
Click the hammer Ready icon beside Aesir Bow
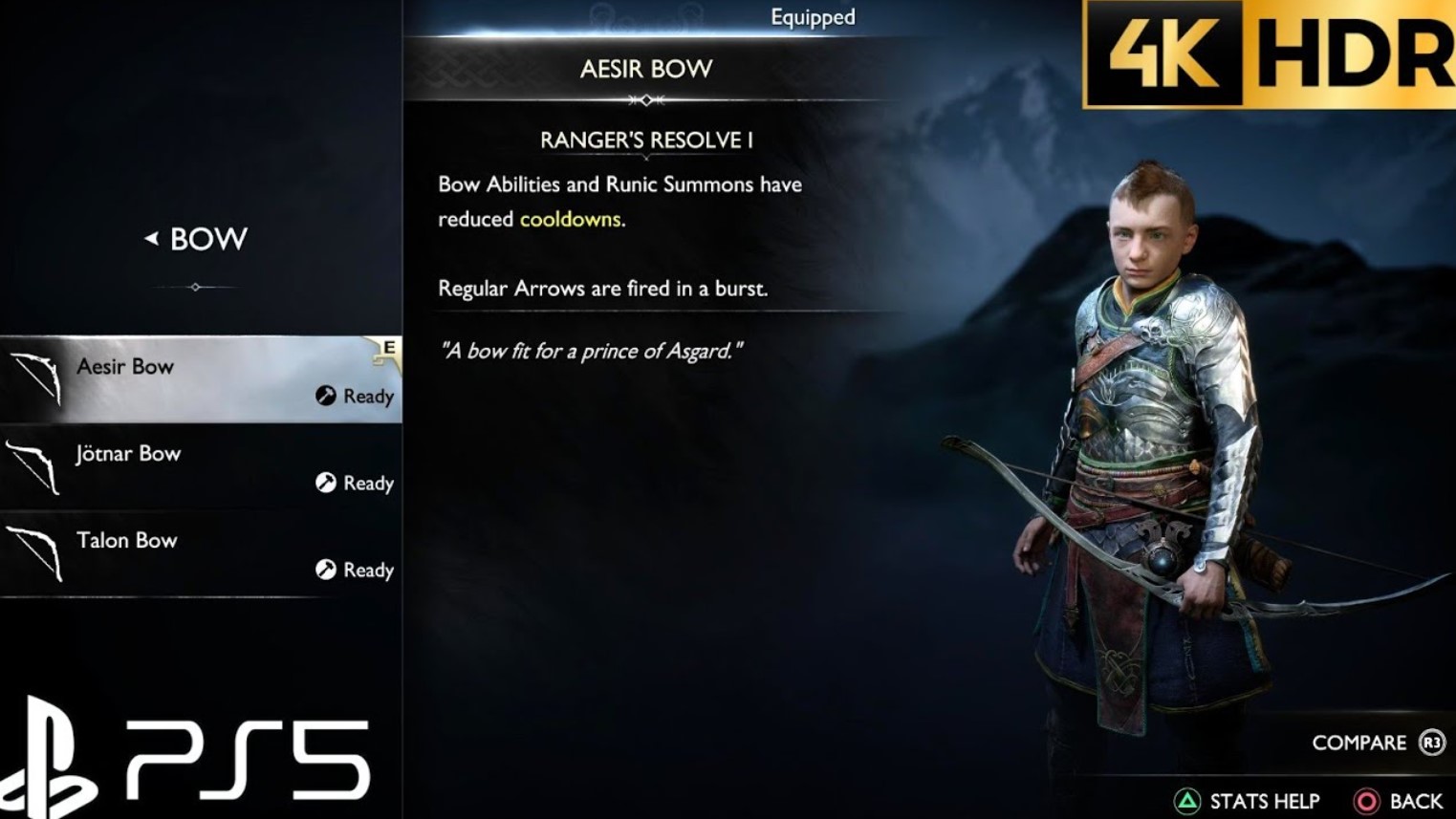325,397
